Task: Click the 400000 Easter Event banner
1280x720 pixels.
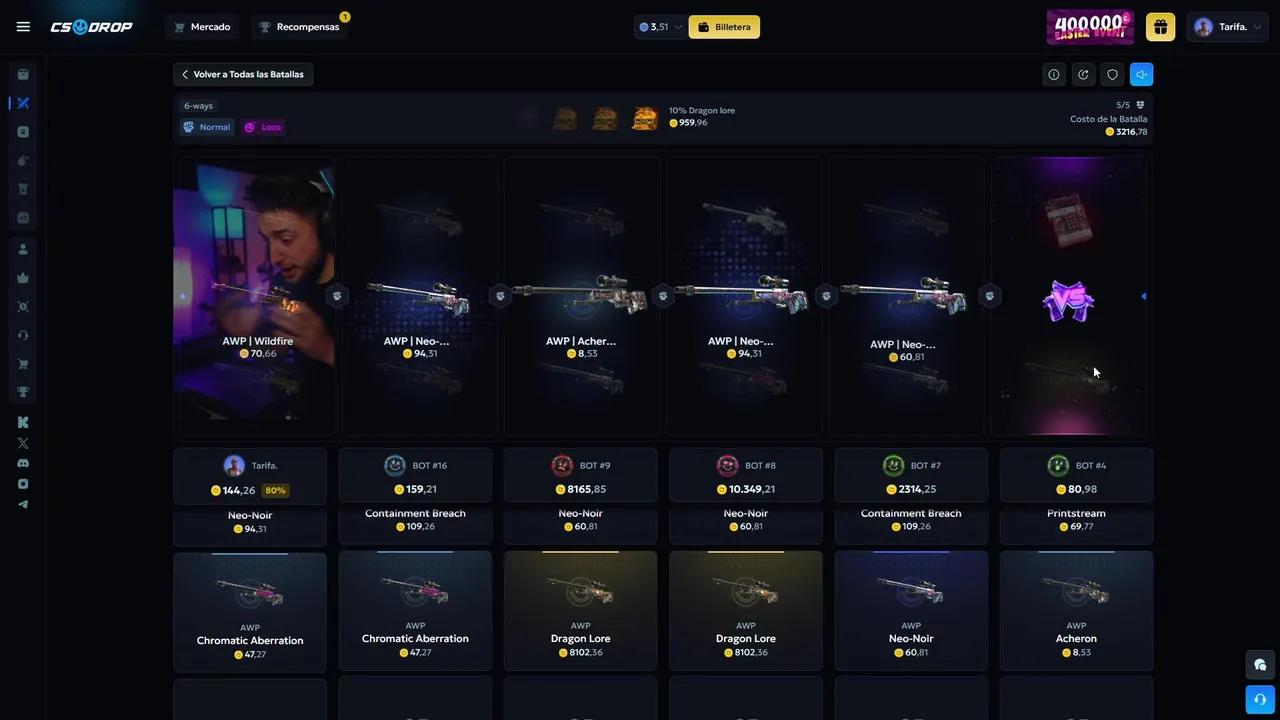Action: pos(1089,27)
